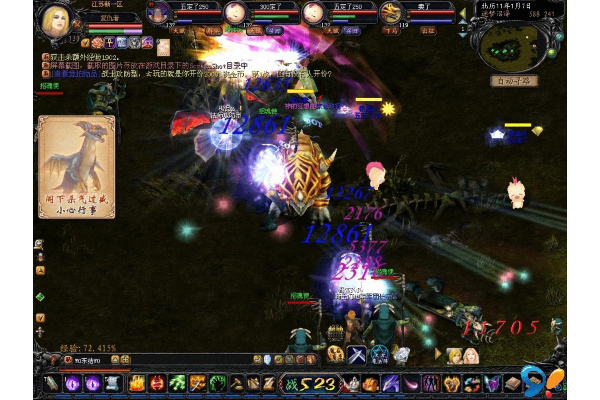Click the purple orb skill slot

coord(74,383)
